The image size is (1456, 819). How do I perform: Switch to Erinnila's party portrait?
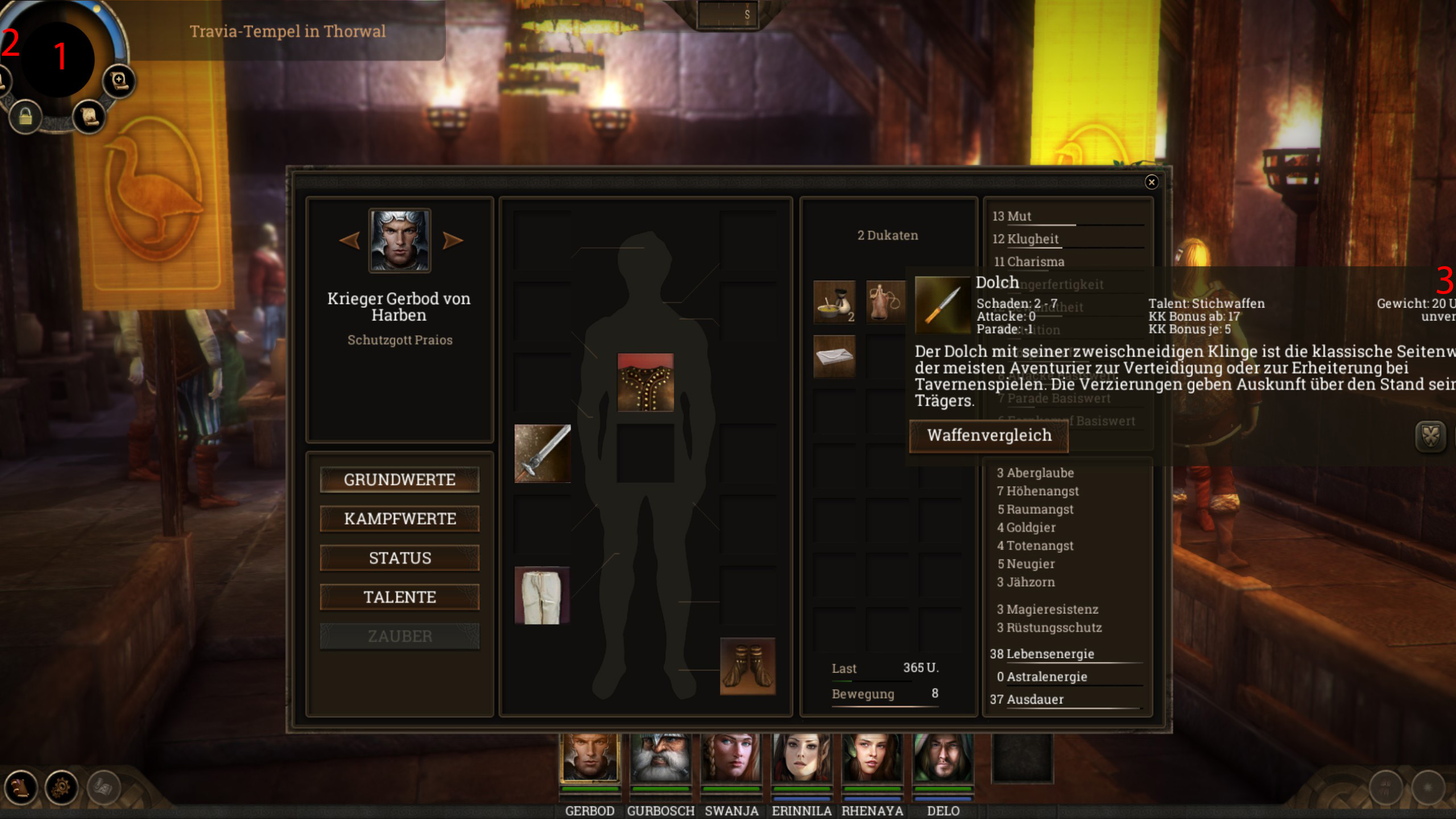801,758
